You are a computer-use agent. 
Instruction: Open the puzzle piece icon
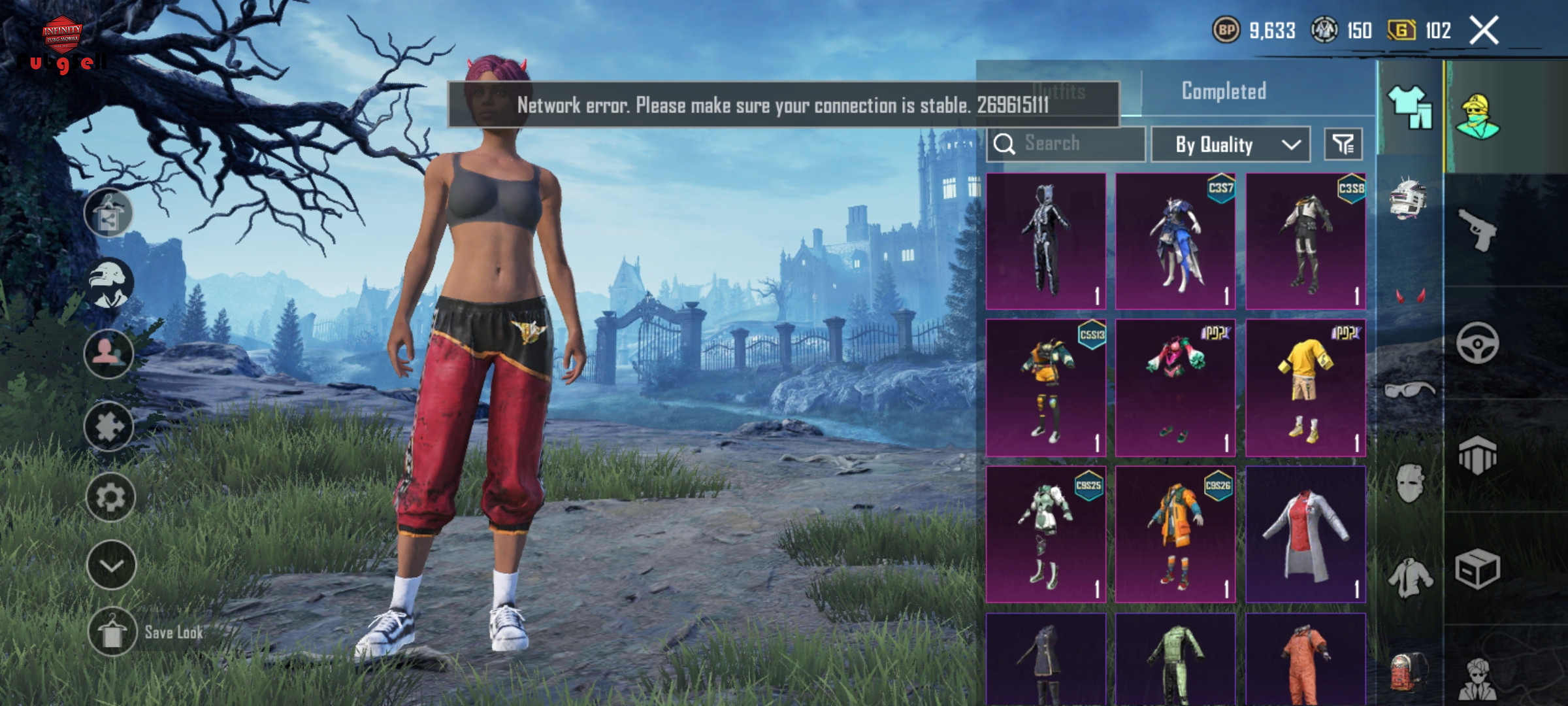coord(109,426)
